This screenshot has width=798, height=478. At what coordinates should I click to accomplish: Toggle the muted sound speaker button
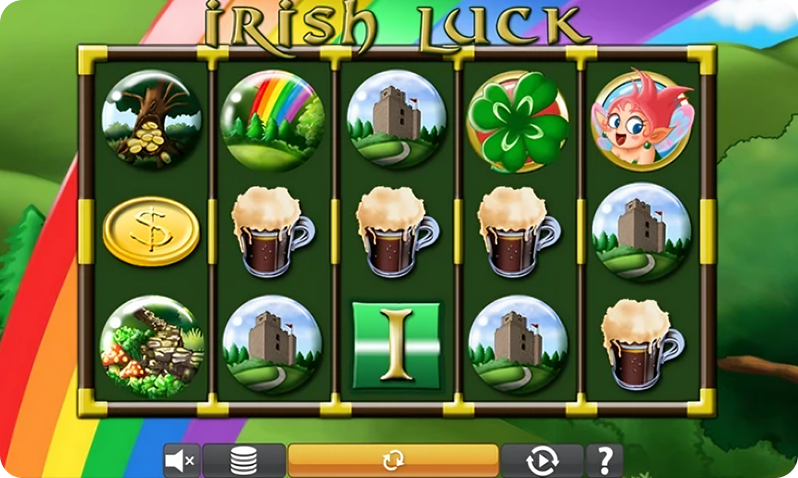[182, 461]
